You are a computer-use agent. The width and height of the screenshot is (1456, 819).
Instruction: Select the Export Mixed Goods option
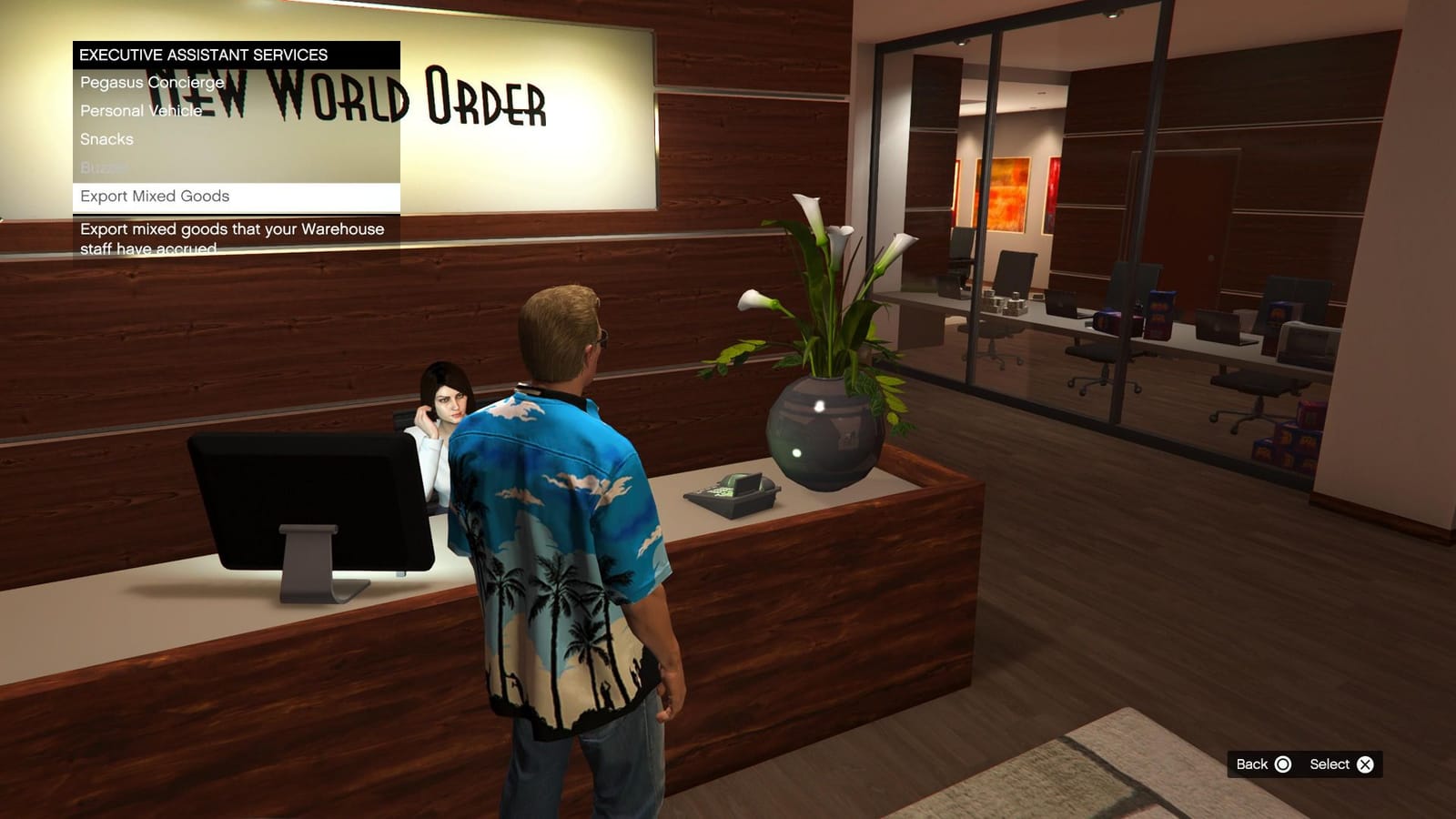155,196
